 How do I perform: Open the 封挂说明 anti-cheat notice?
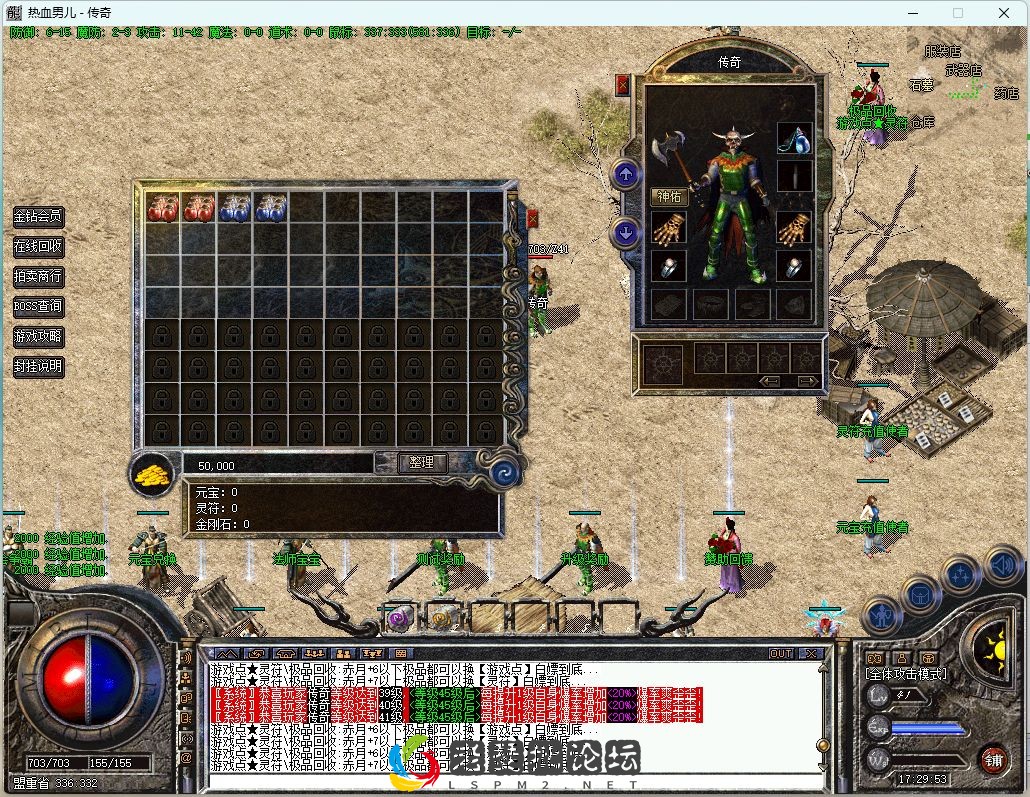pos(38,366)
